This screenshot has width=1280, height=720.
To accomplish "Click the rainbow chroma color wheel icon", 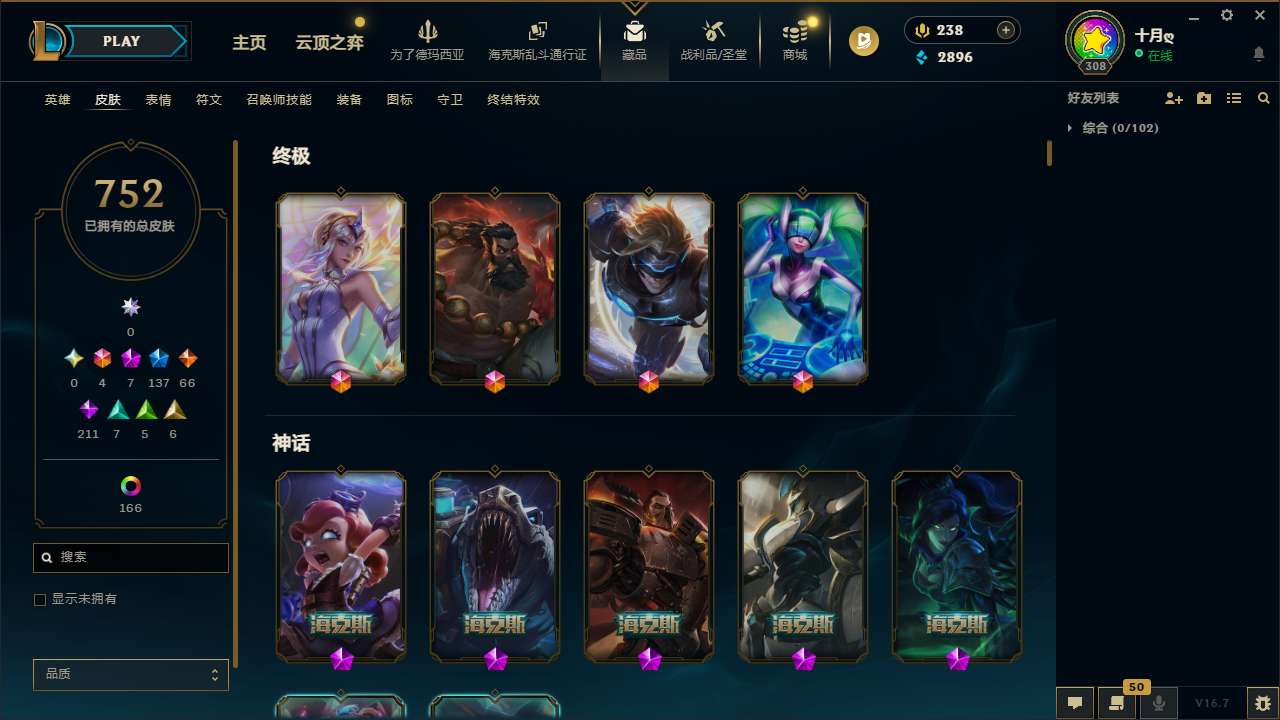I will [x=130, y=484].
